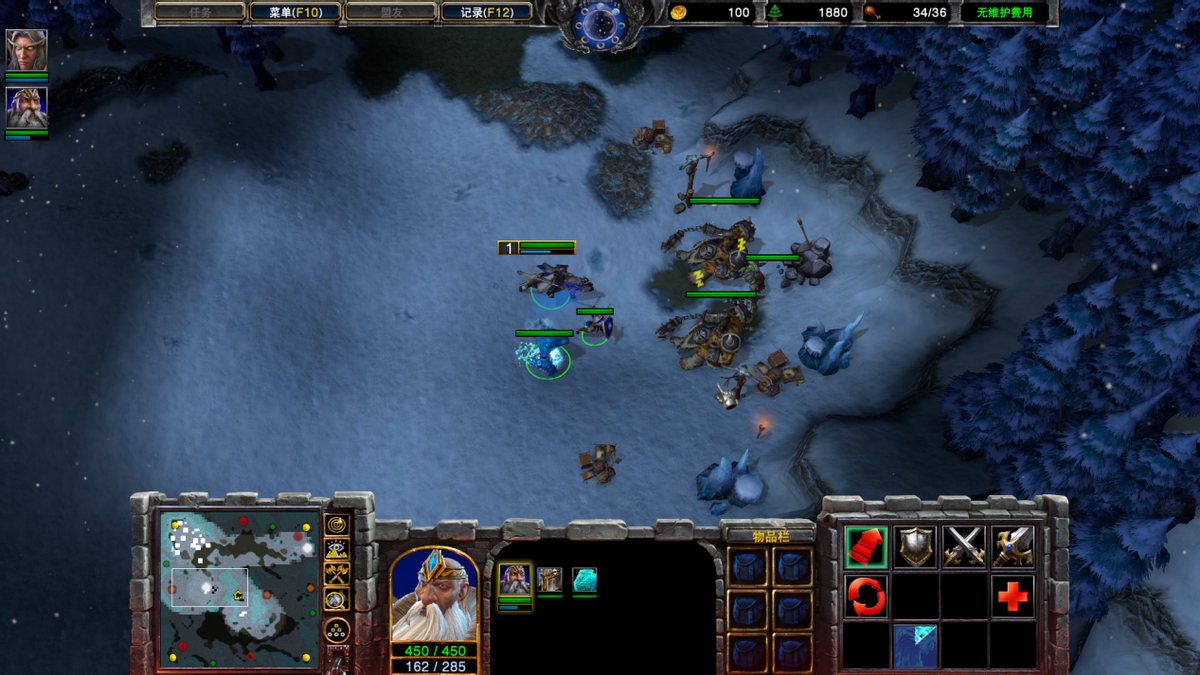Toggle the formation movement button
The width and height of the screenshot is (1200, 675).
[337, 632]
